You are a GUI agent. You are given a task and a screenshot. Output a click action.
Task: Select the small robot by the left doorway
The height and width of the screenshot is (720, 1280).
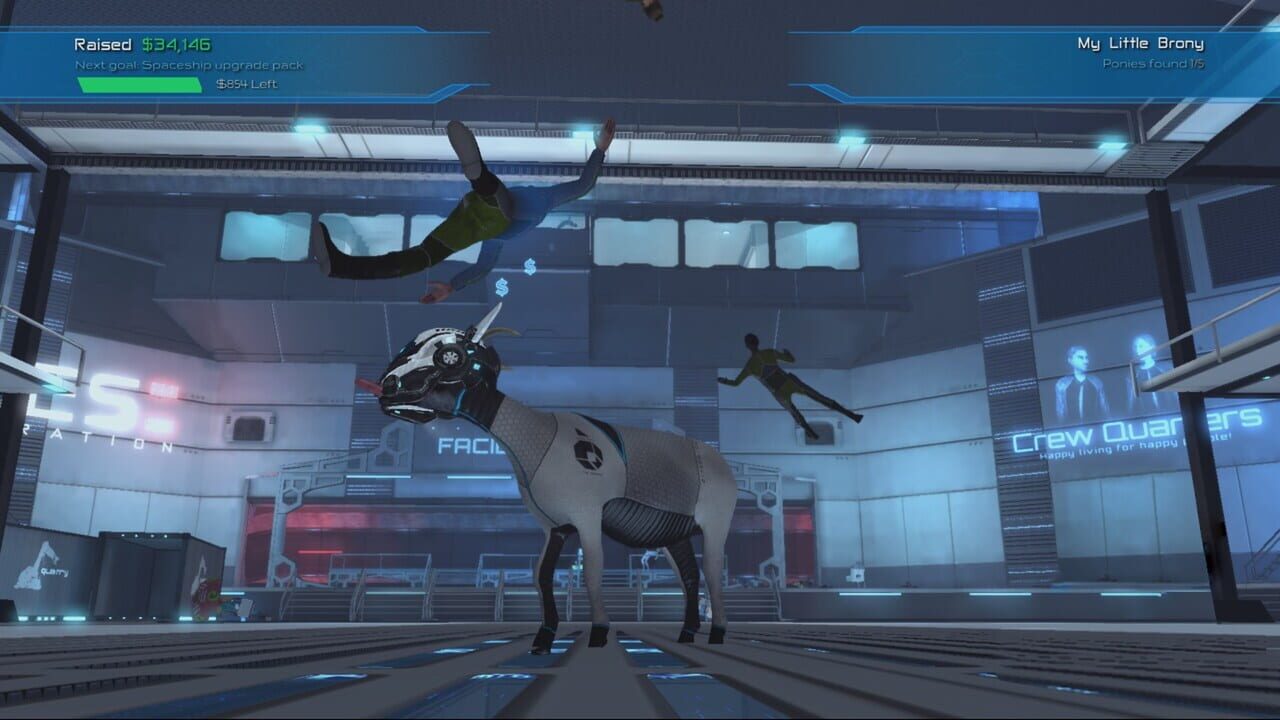pyautogui.click(x=207, y=596)
